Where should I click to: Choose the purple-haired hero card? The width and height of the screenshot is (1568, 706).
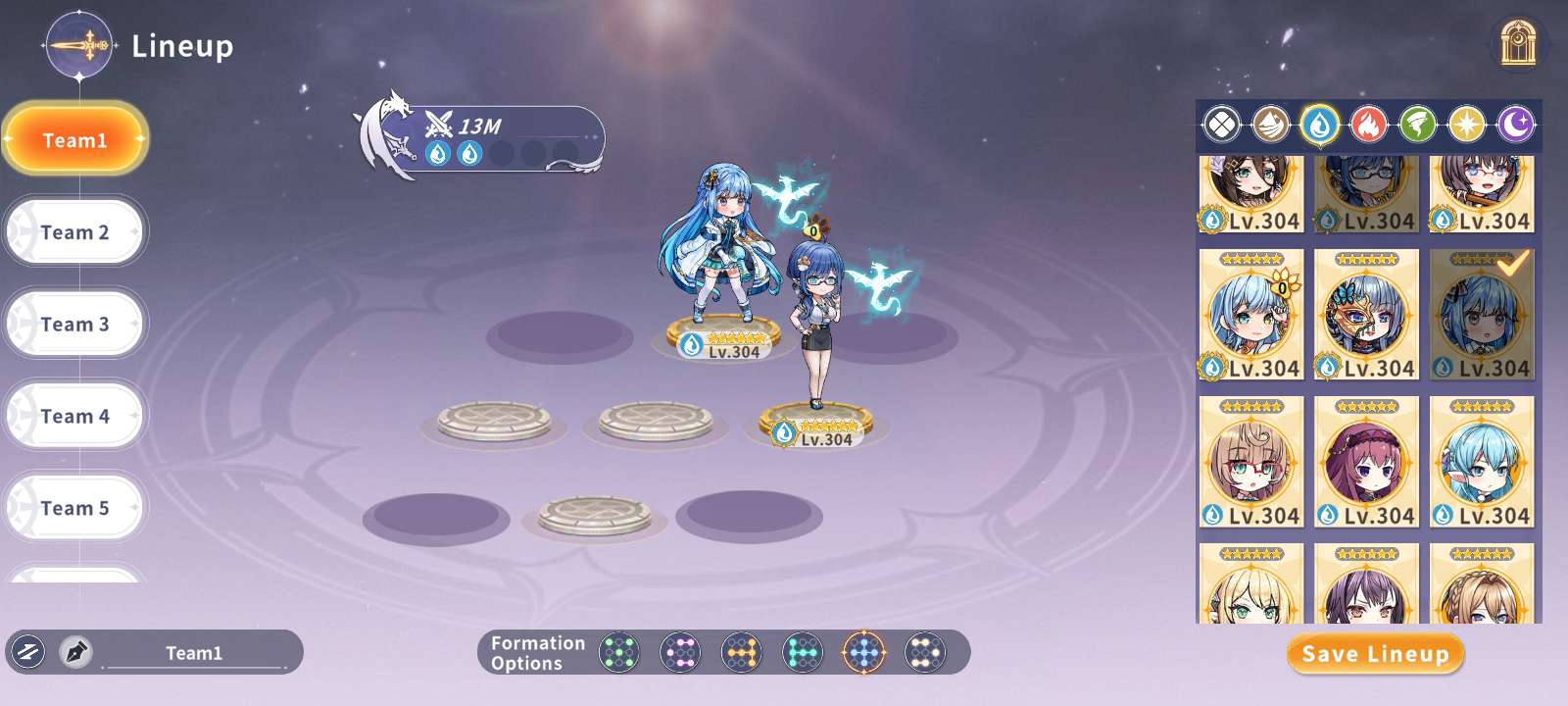click(1366, 462)
